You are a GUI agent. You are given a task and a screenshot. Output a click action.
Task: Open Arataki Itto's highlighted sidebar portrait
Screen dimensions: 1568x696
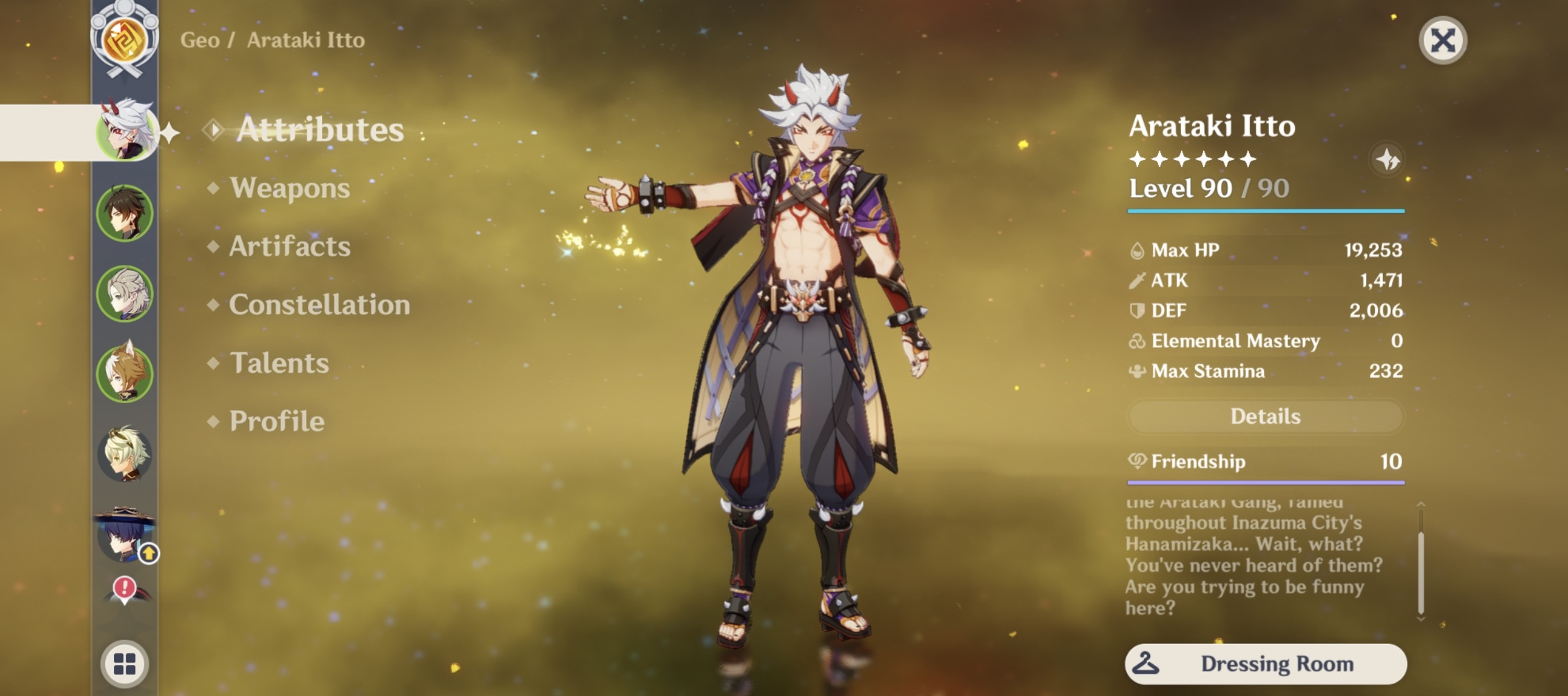(x=126, y=131)
